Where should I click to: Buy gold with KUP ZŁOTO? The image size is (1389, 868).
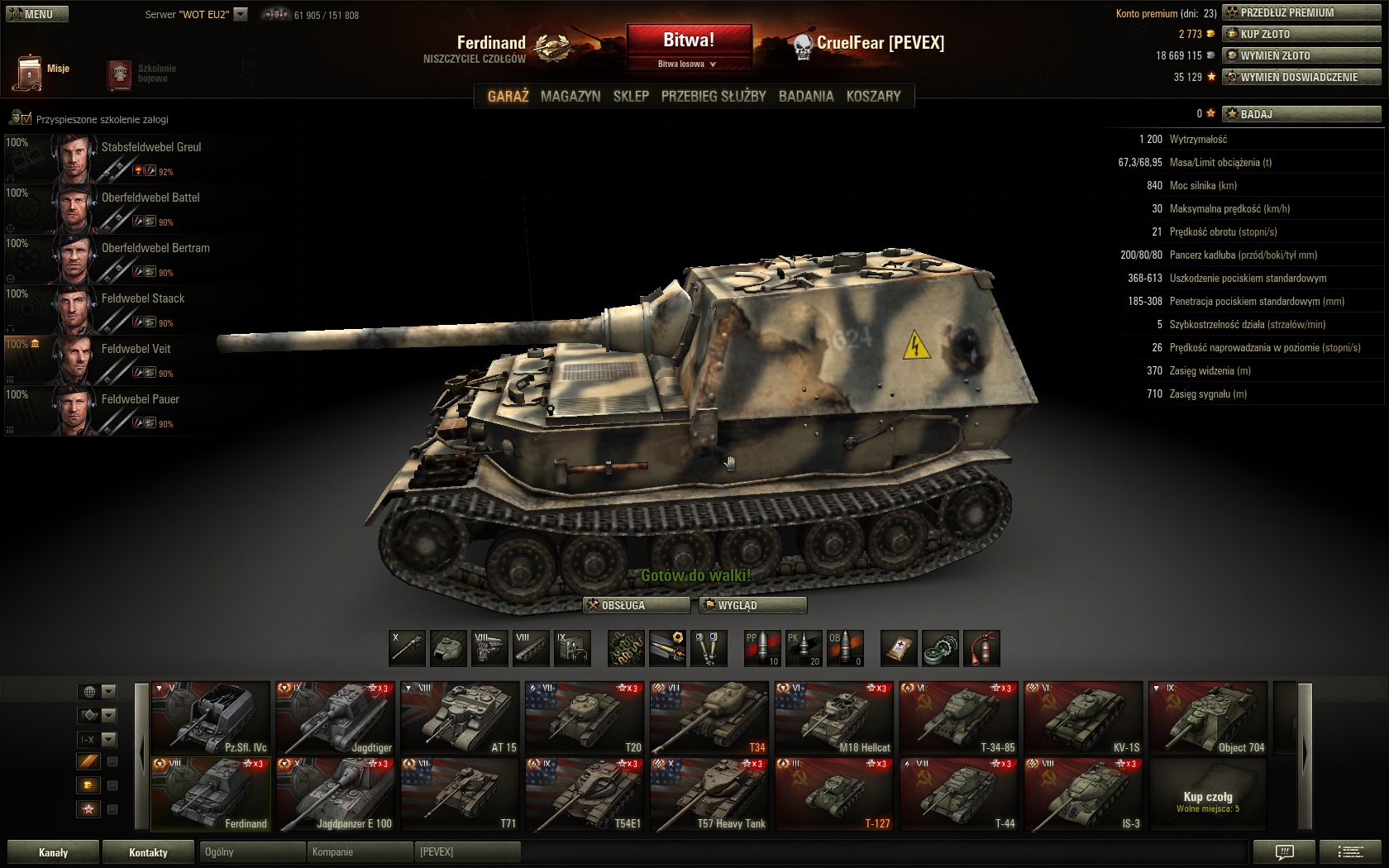1301,34
